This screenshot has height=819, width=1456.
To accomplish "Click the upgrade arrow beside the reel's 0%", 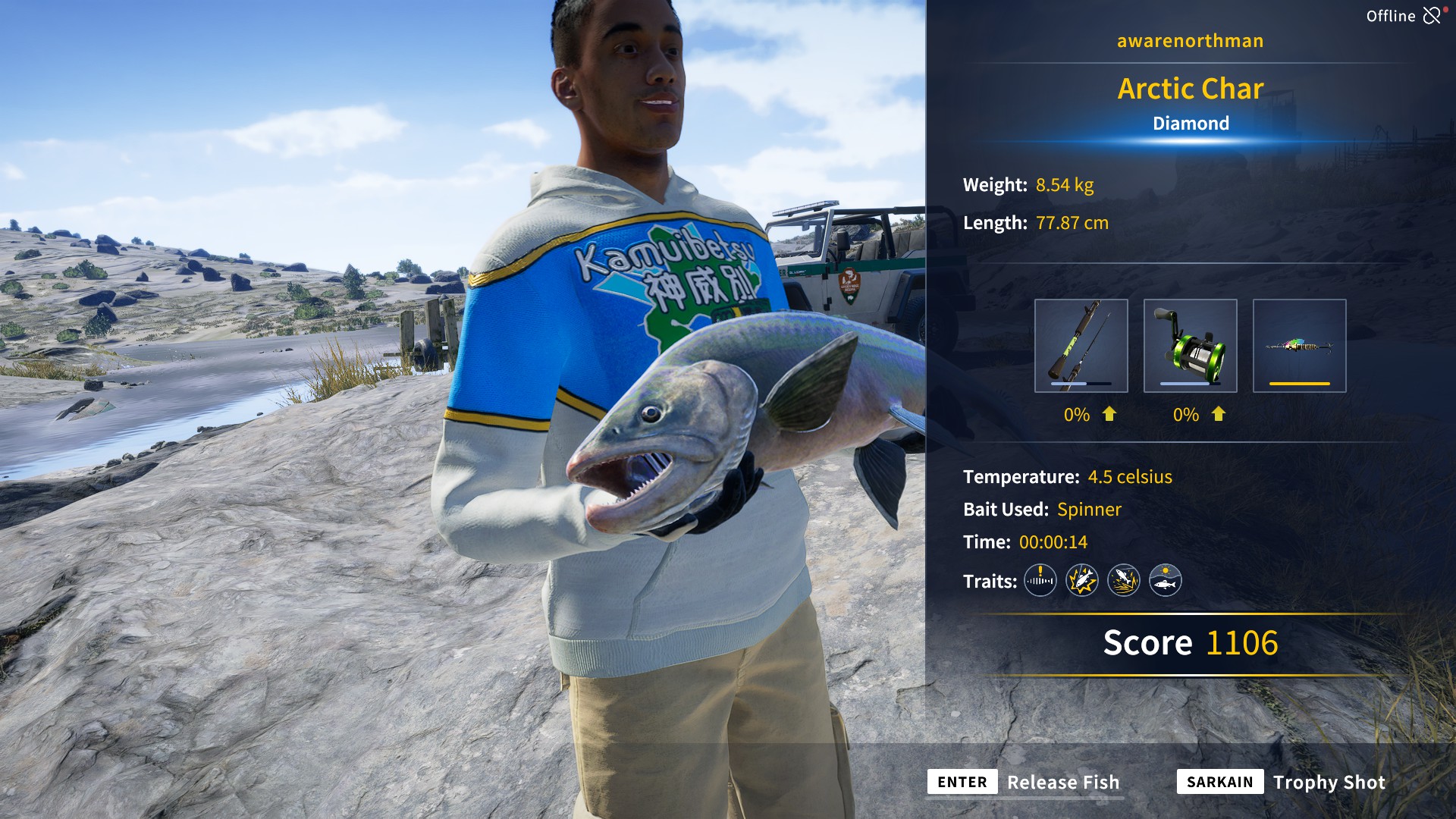I will pyautogui.click(x=1219, y=415).
